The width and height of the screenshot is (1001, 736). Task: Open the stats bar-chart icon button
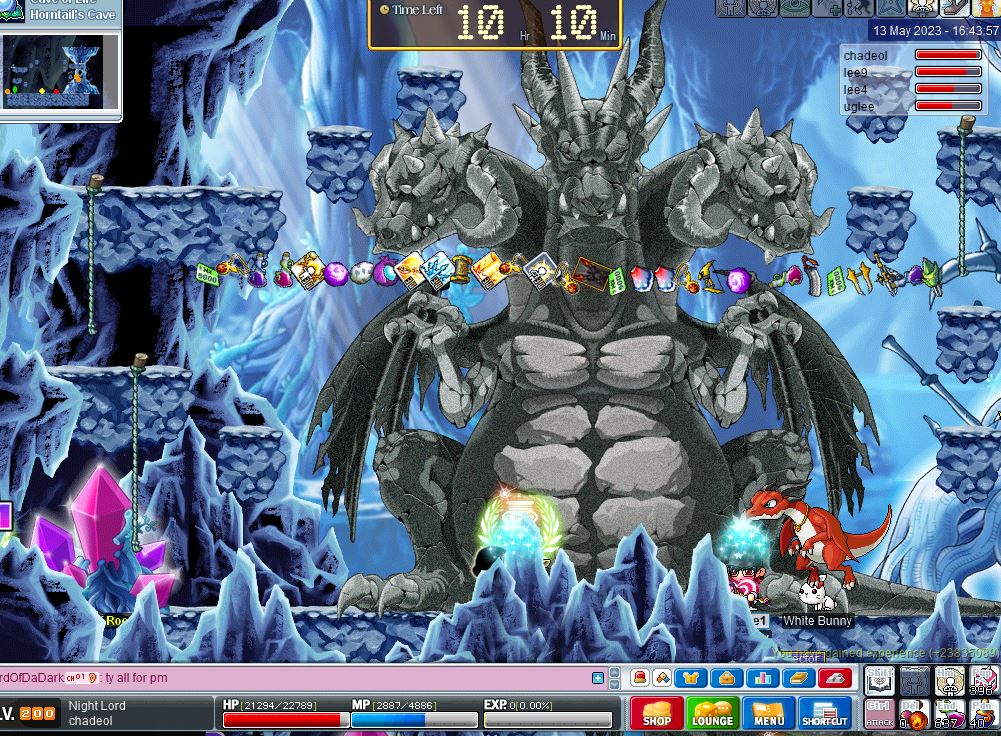(x=763, y=678)
